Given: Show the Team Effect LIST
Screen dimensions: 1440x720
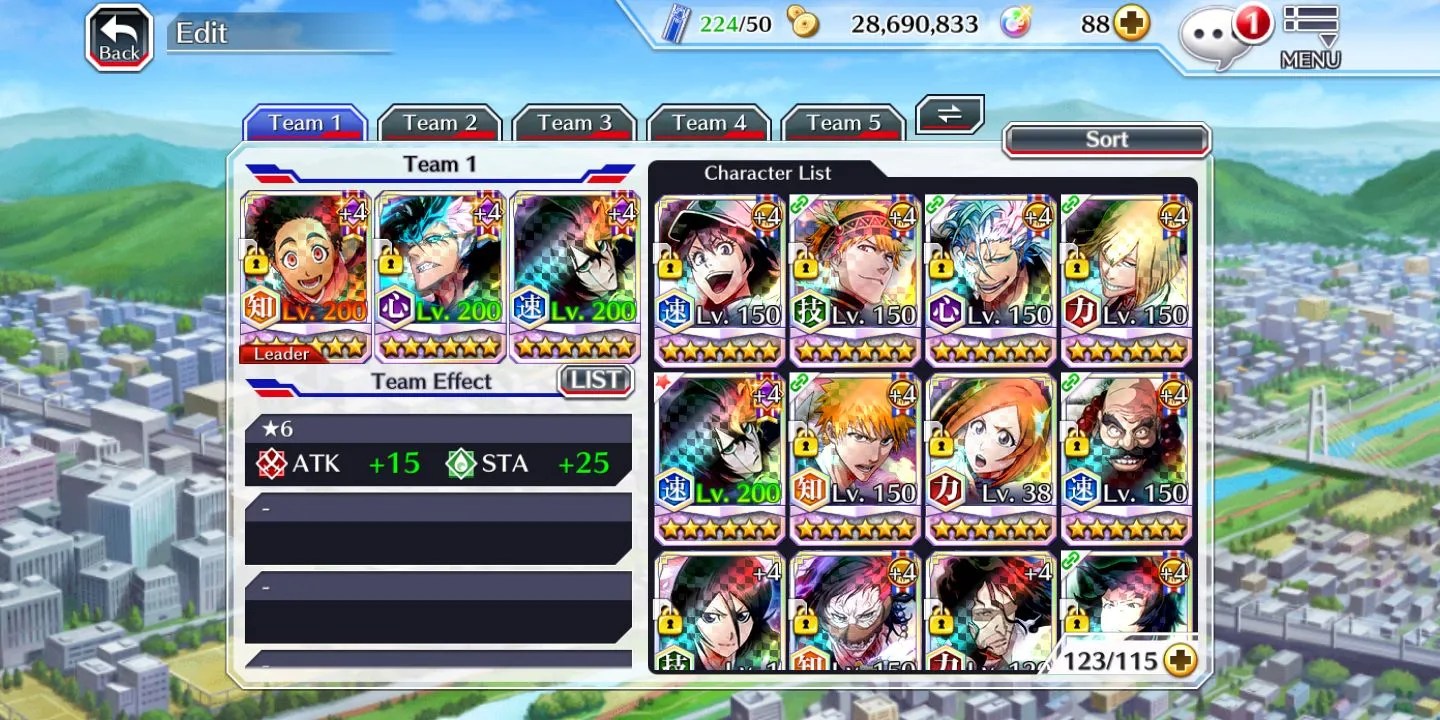Looking at the screenshot, I should point(595,380).
